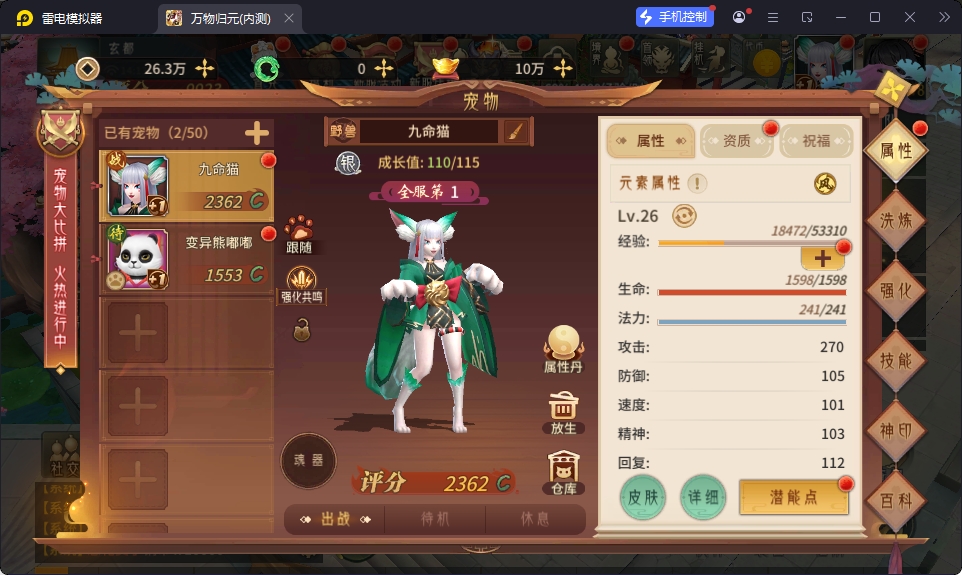Close the emulator window

point(909,17)
